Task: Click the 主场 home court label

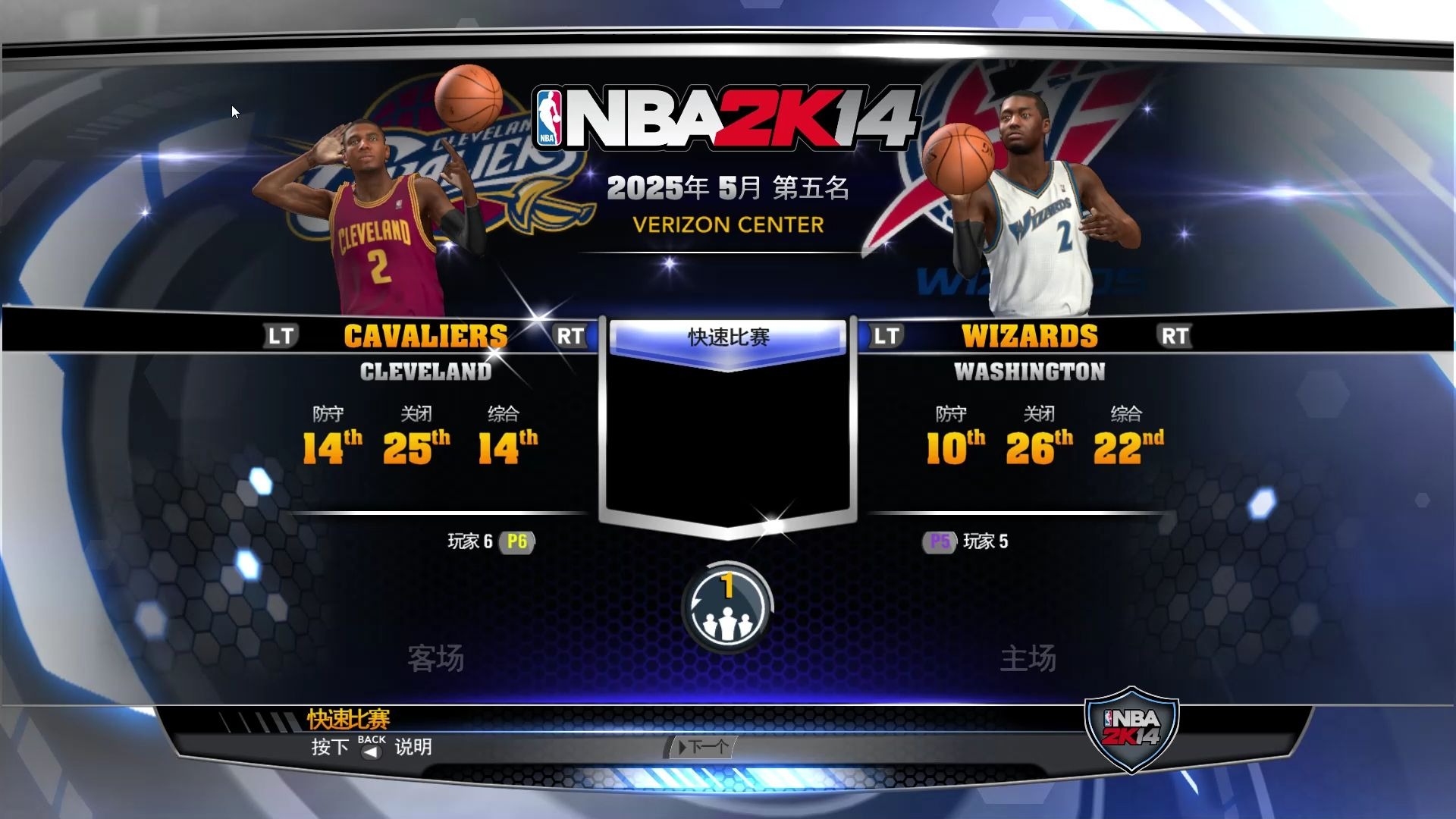Action: click(1029, 658)
